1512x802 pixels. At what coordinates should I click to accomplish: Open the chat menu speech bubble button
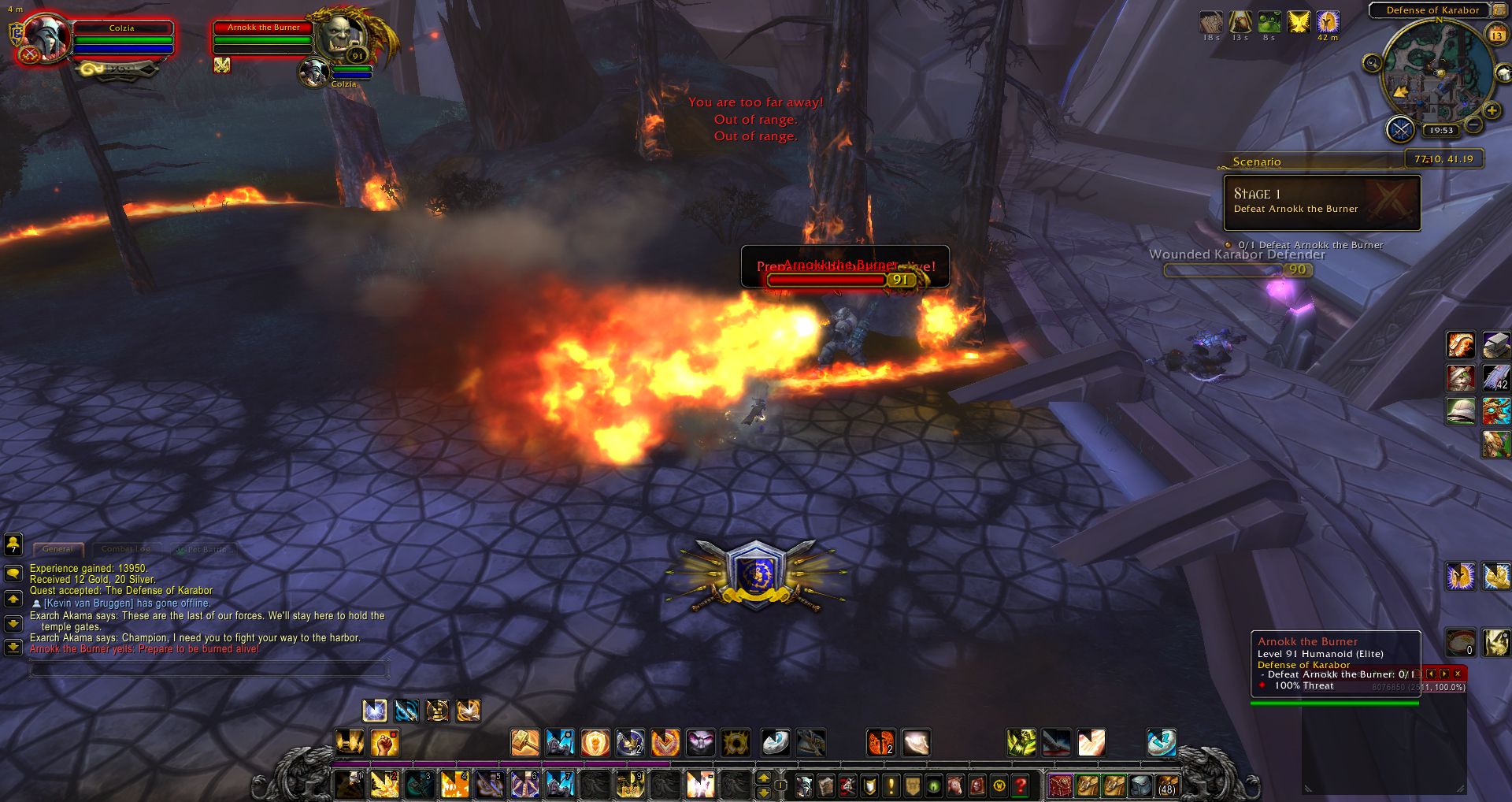pyautogui.click(x=13, y=573)
